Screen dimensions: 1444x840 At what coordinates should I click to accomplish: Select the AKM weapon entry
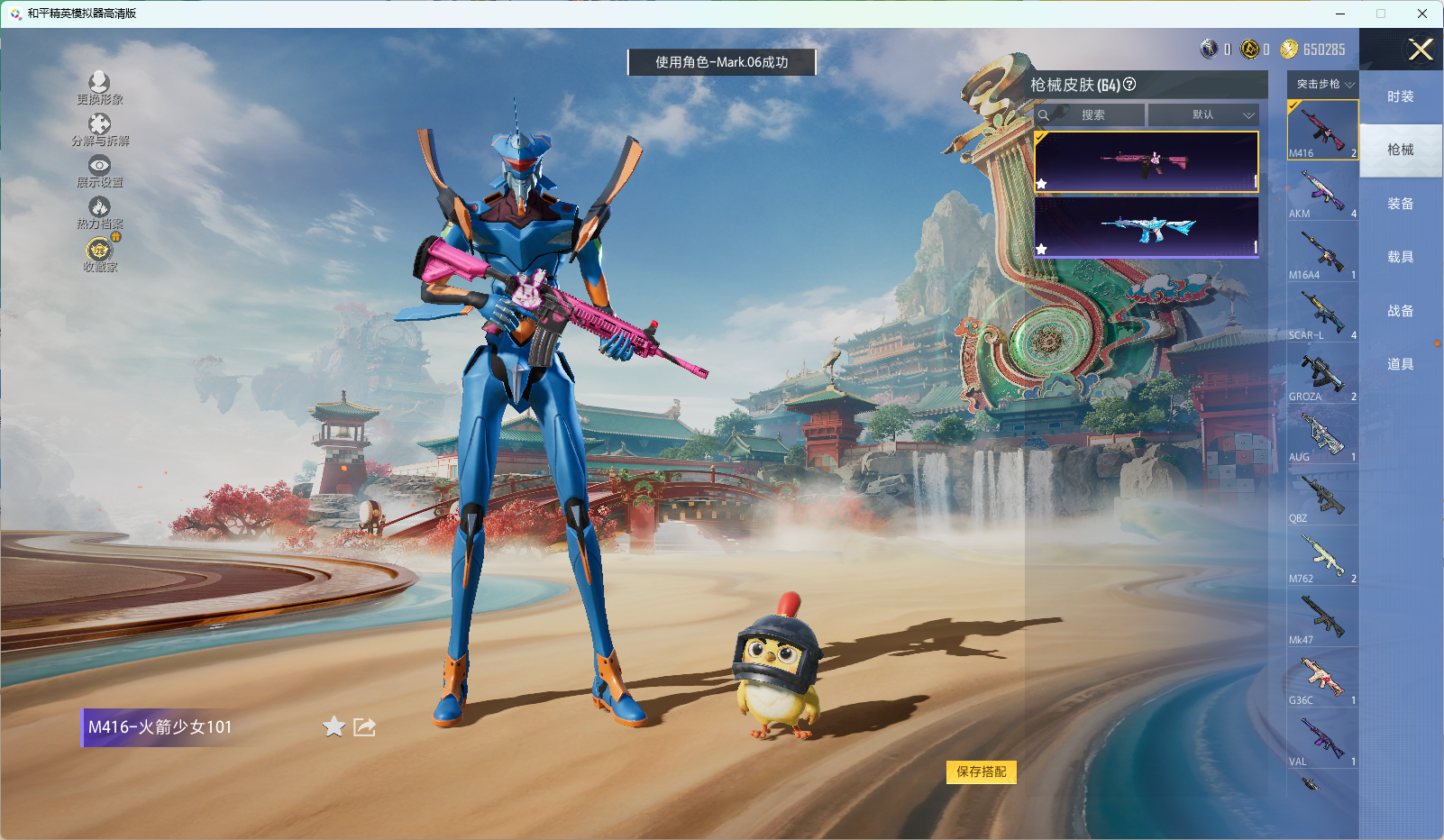(1322, 192)
